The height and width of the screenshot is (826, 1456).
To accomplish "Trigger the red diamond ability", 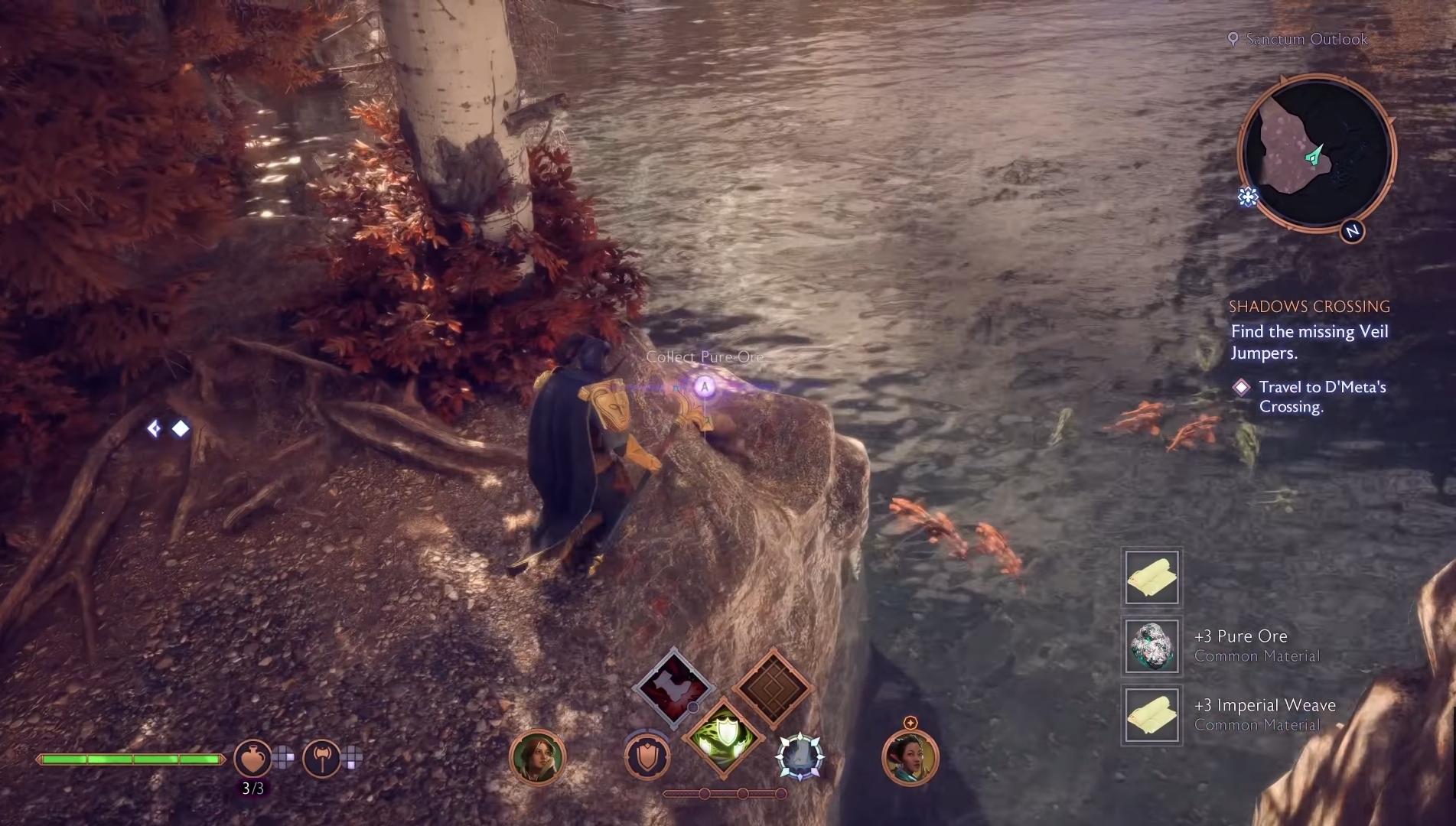I will click(673, 688).
